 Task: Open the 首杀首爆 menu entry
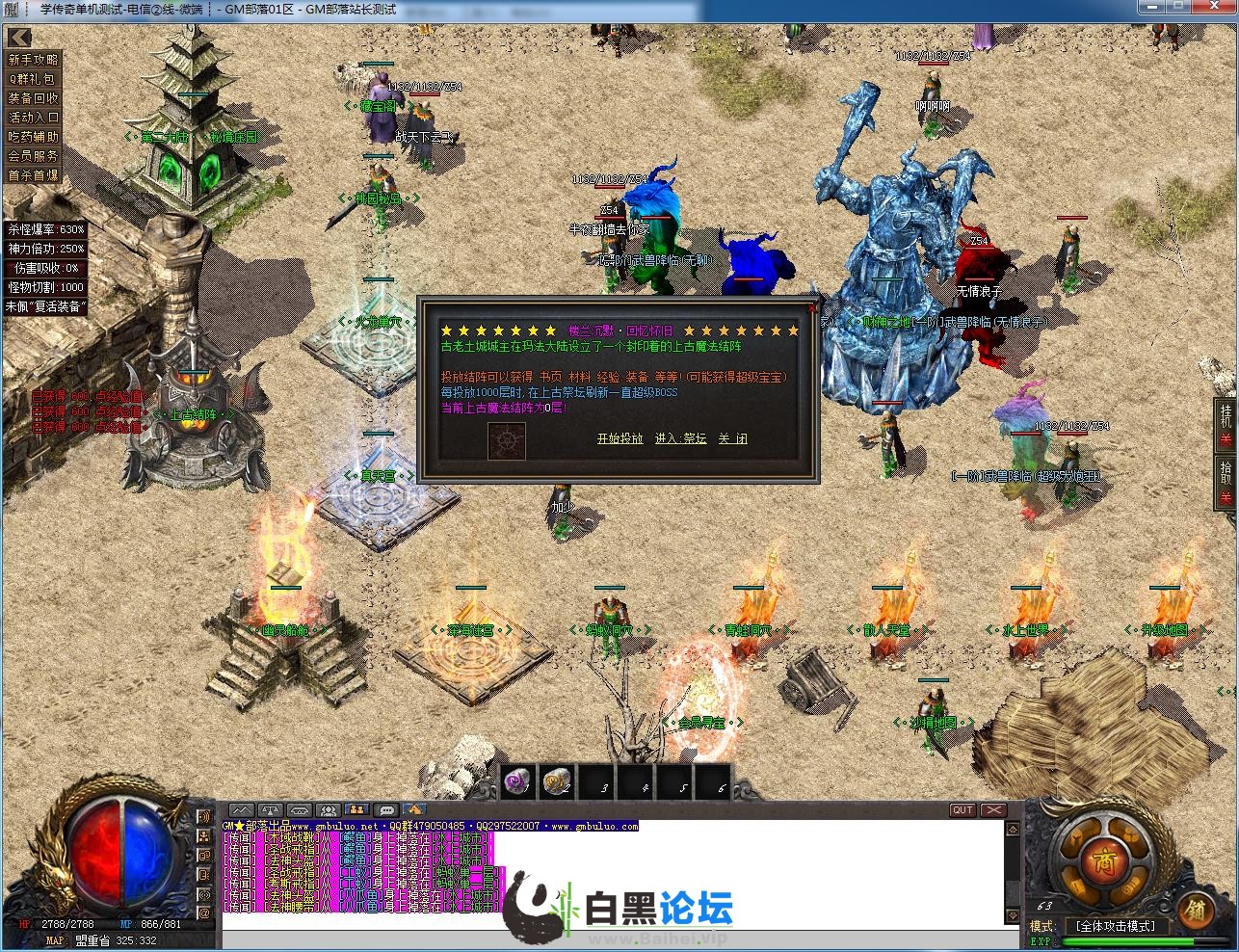34,175
